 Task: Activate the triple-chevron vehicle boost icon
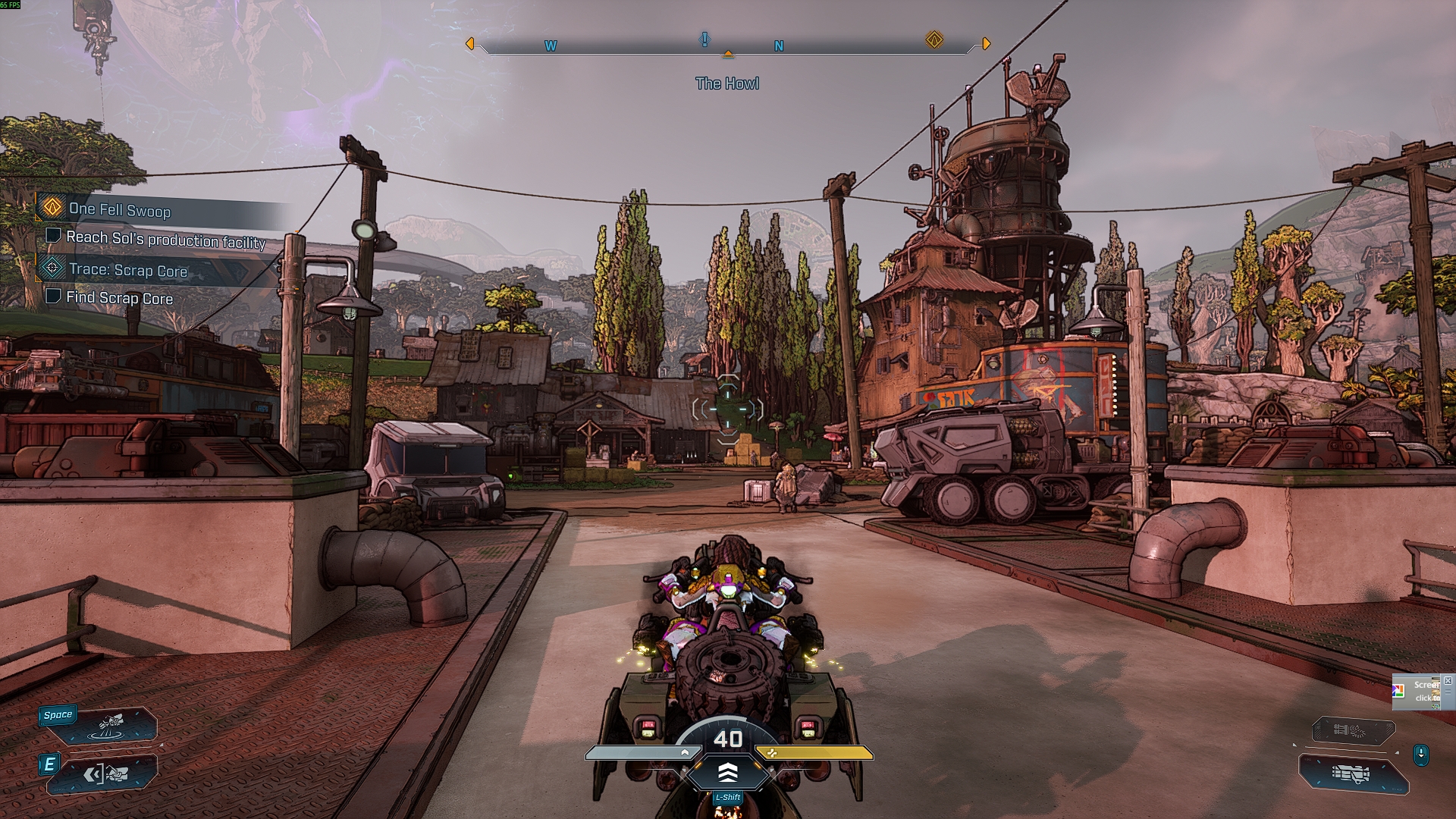[727, 773]
